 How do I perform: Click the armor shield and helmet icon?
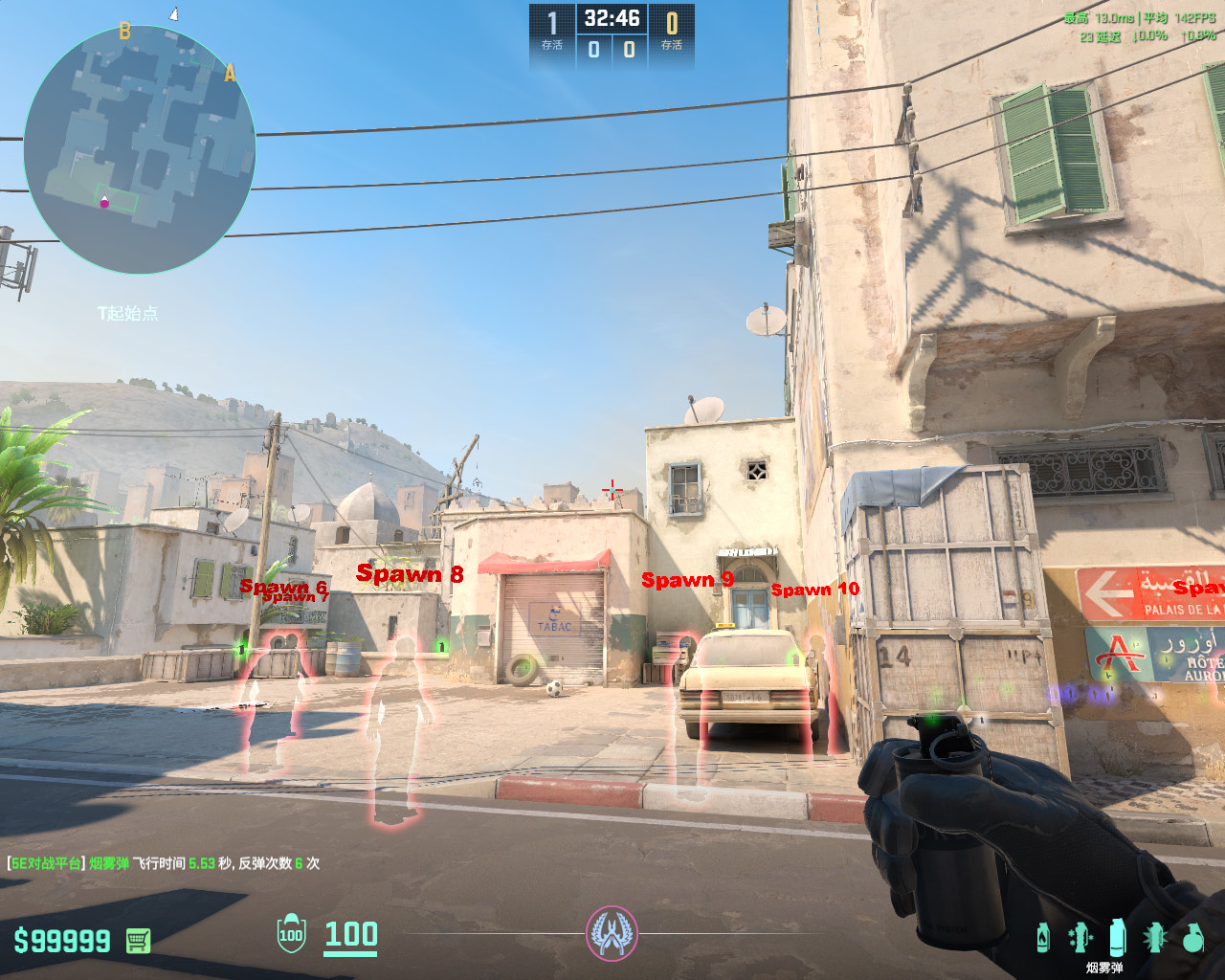(x=291, y=934)
